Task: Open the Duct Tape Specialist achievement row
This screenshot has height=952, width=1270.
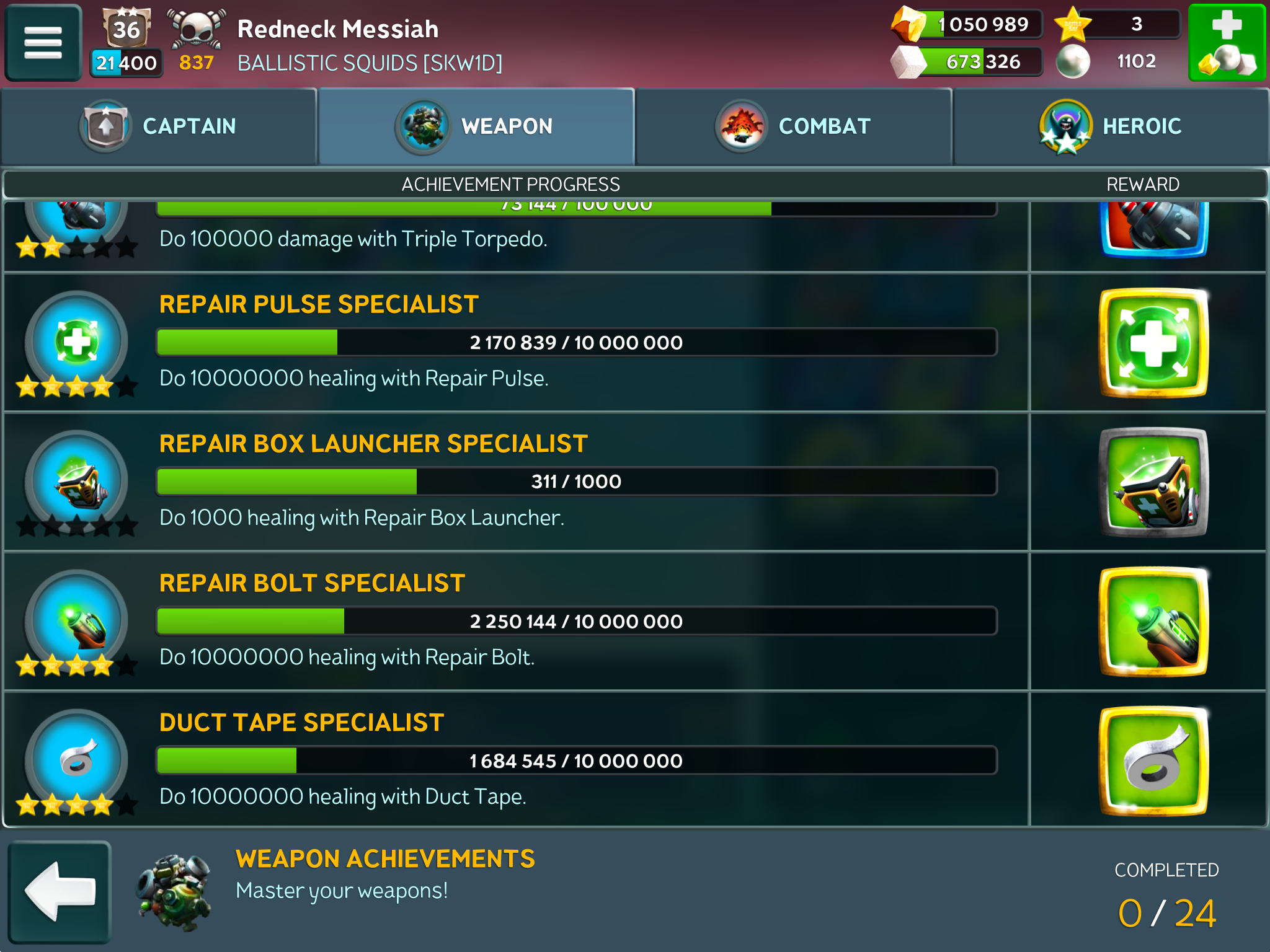Action: point(515,760)
